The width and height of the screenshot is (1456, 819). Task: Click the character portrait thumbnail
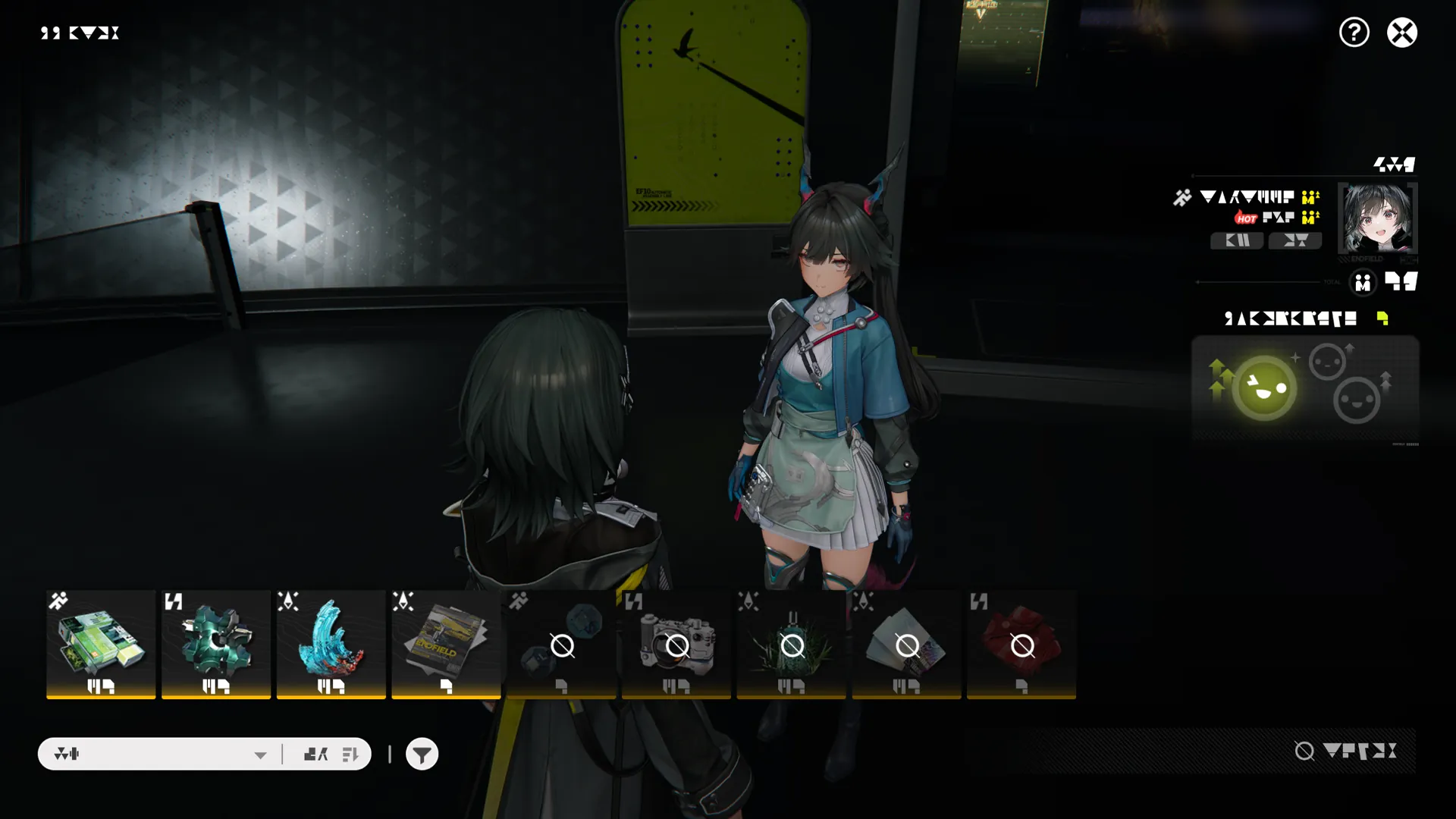(x=1377, y=218)
